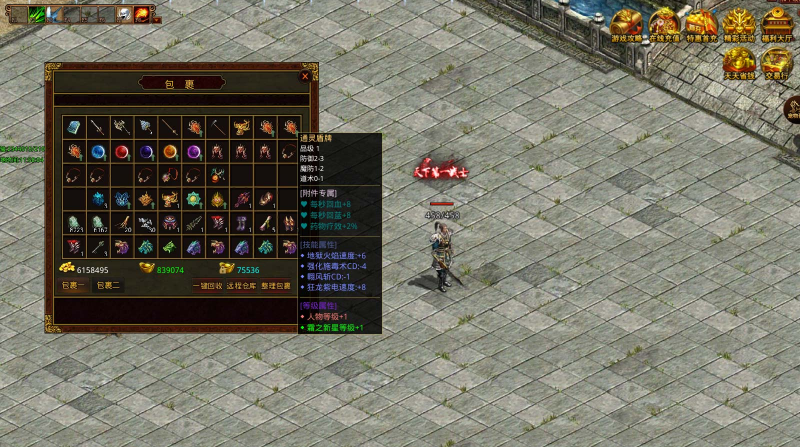
Task: Select the blue ice-sword skill in hotbar
Action: click(x=54, y=13)
